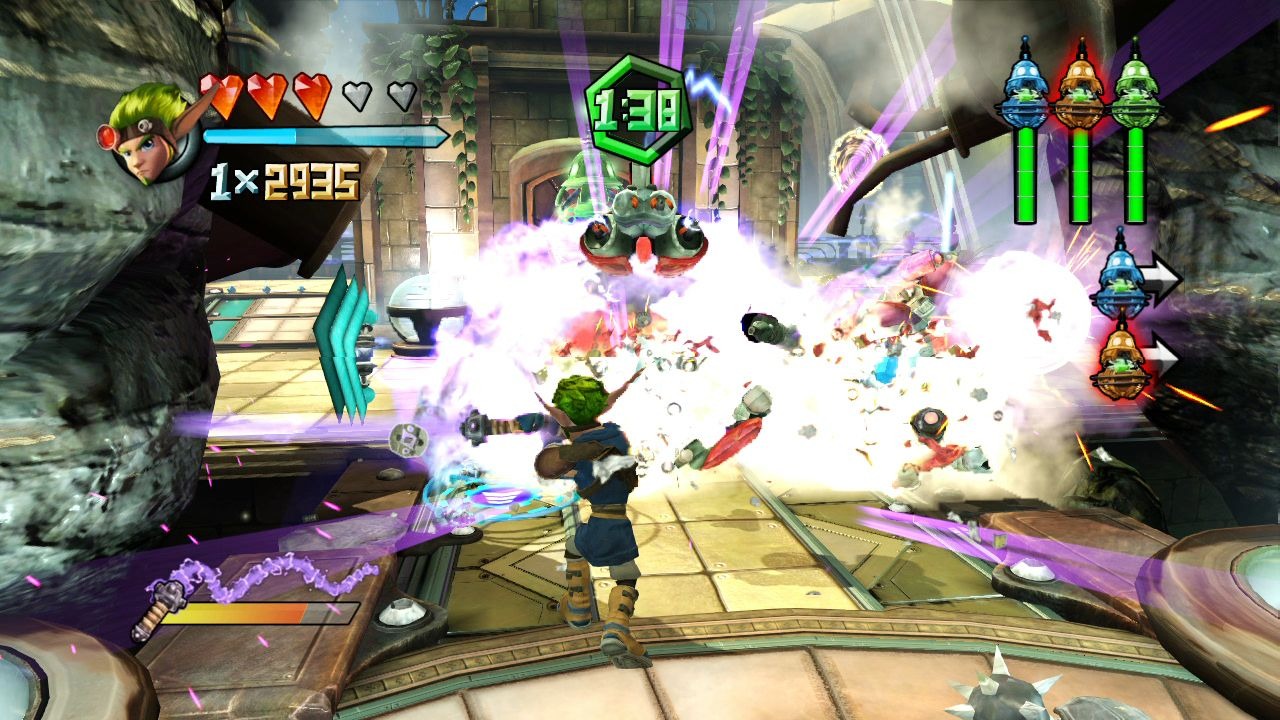Click Jak's character portrait

pos(149,135)
